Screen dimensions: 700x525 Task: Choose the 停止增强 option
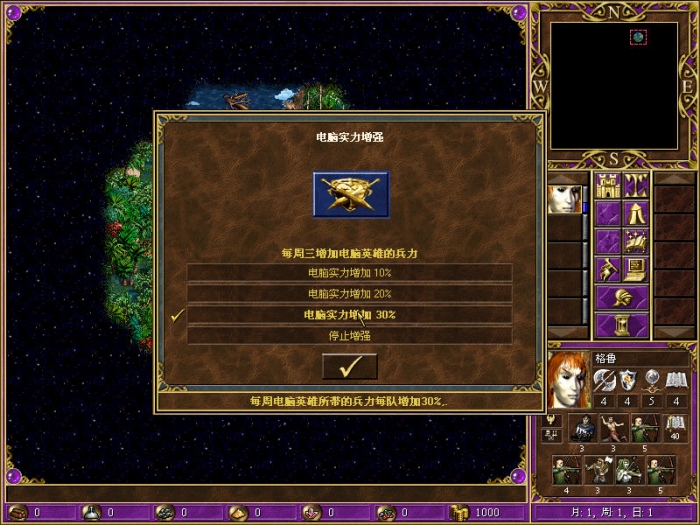click(x=349, y=336)
